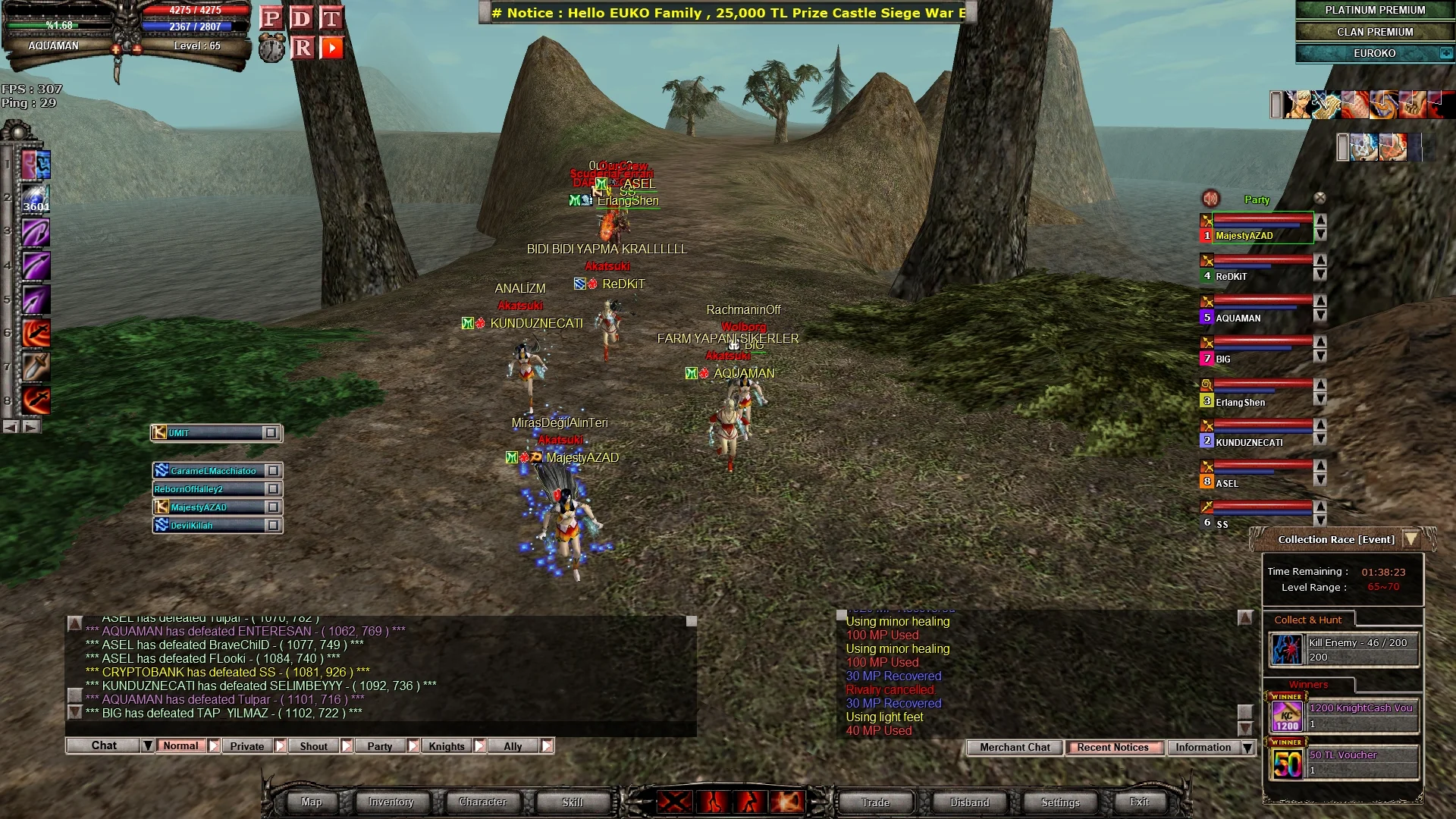Switch chat to the Party channel
Image resolution: width=1456 pixels, height=819 pixels.
380,746
